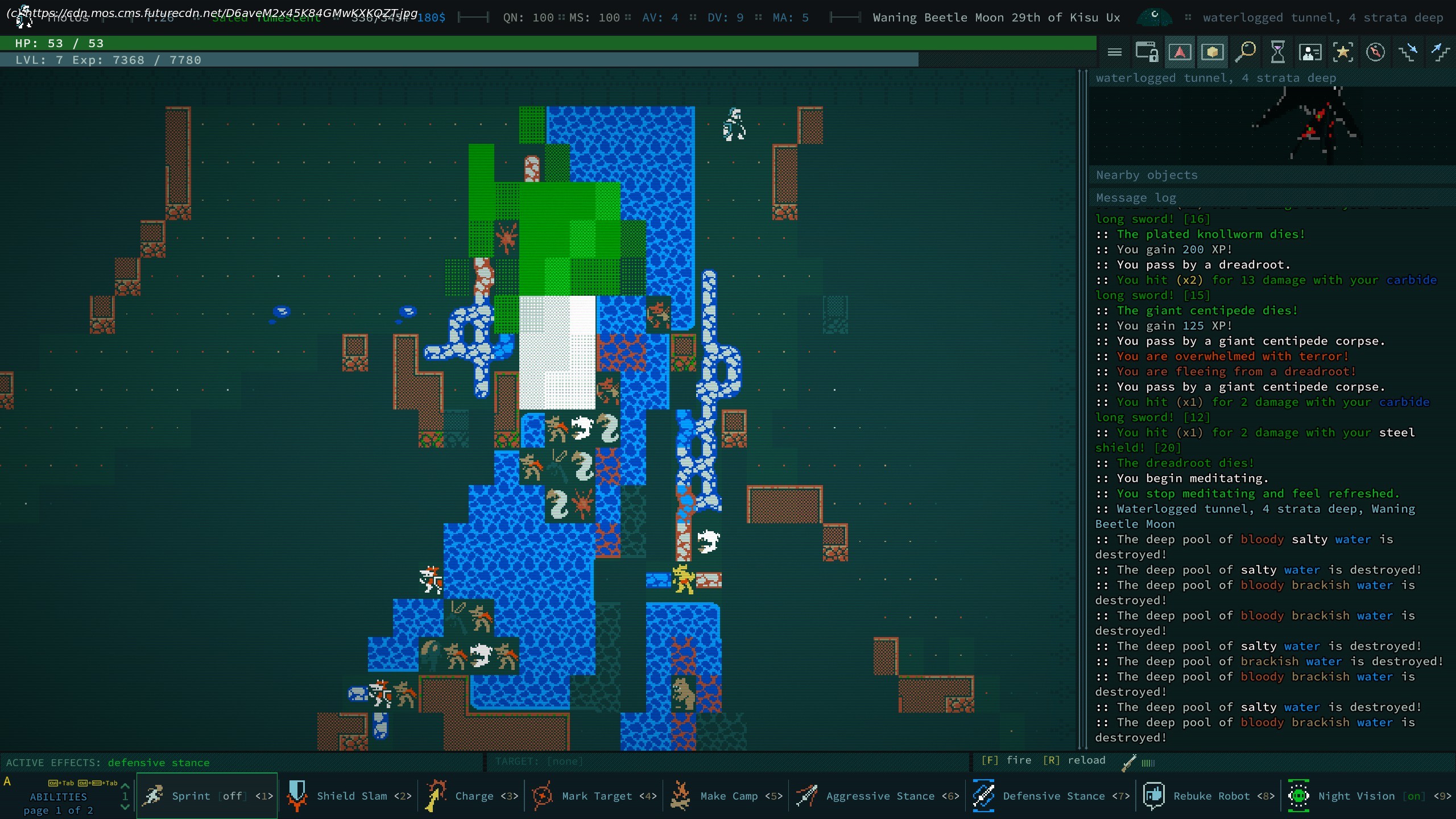Go to the next abilities page arrow
Image resolution: width=1456 pixels, height=819 pixels.
[x=125, y=807]
